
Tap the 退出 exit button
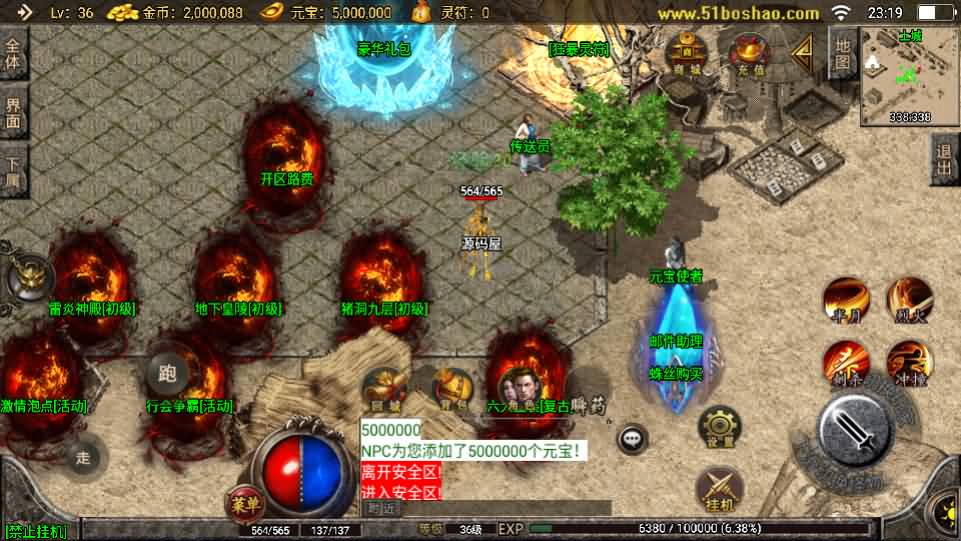tap(943, 160)
